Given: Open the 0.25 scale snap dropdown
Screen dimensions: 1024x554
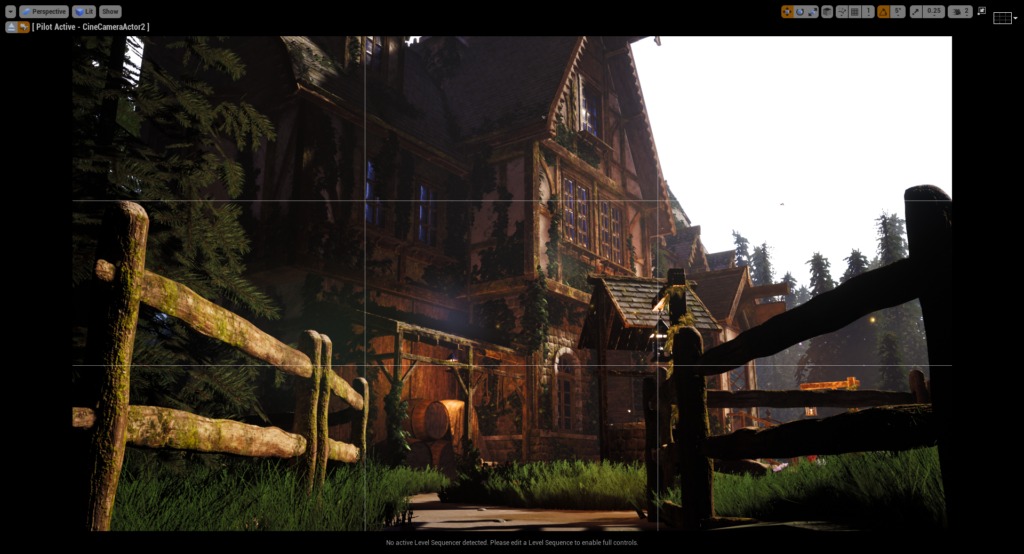Looking at the screenshot, I should 934,12.
